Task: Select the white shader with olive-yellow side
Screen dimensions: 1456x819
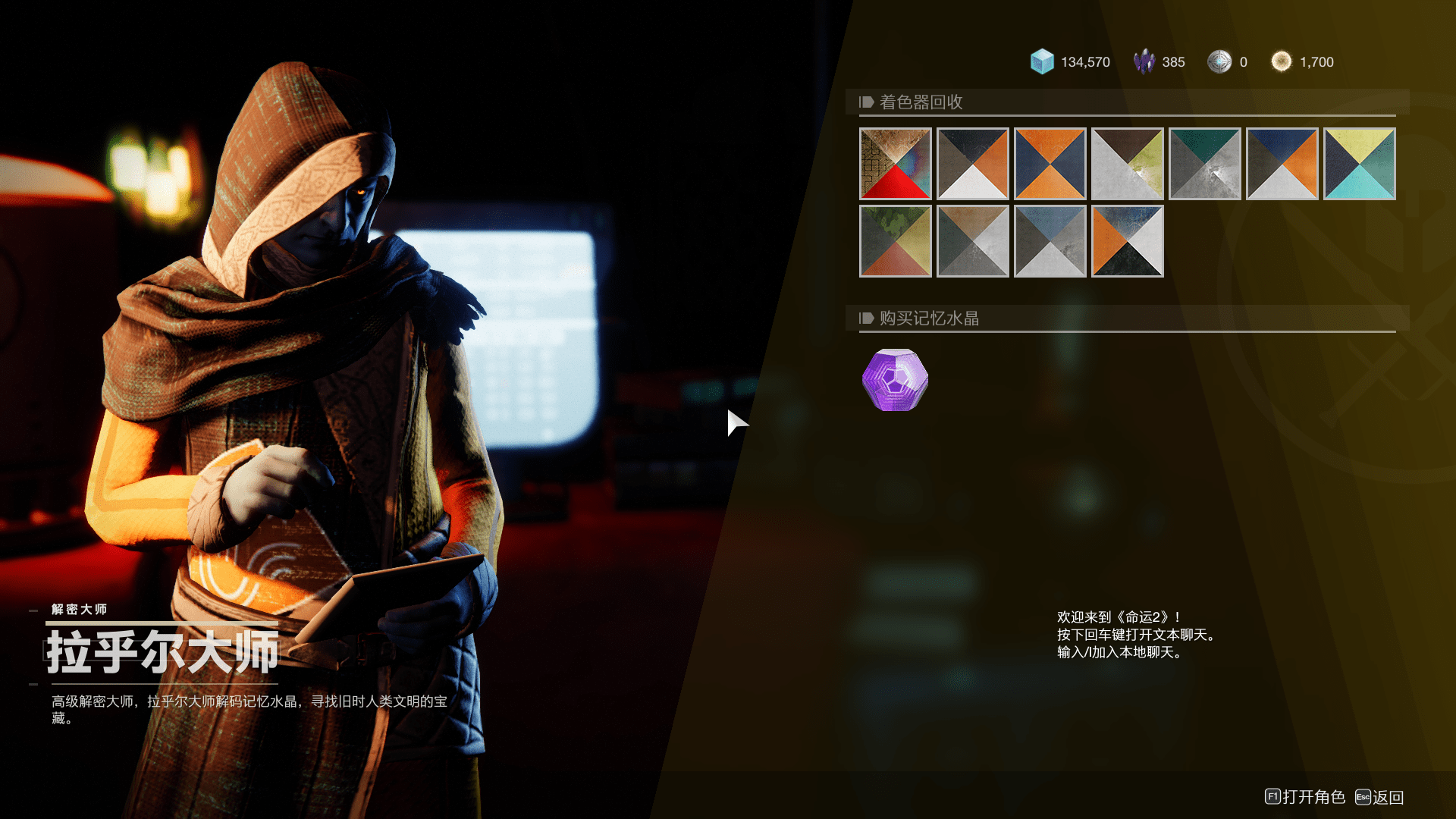Action: (1127, 164)
